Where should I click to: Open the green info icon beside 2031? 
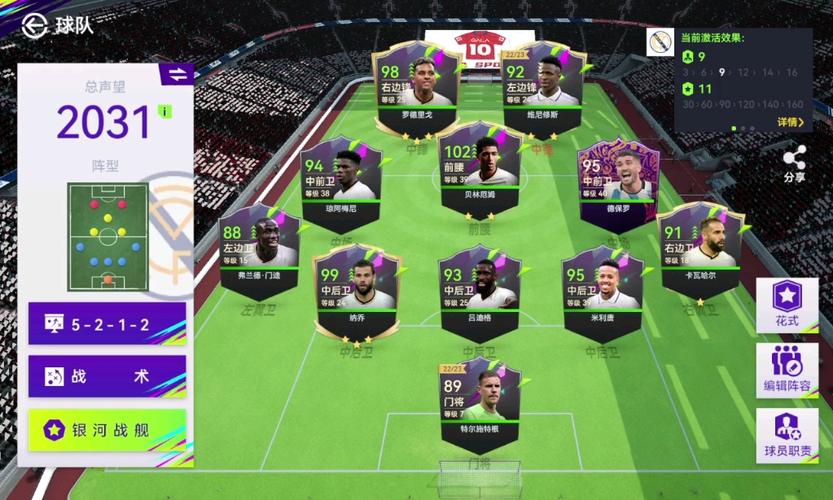pos(164,111)
